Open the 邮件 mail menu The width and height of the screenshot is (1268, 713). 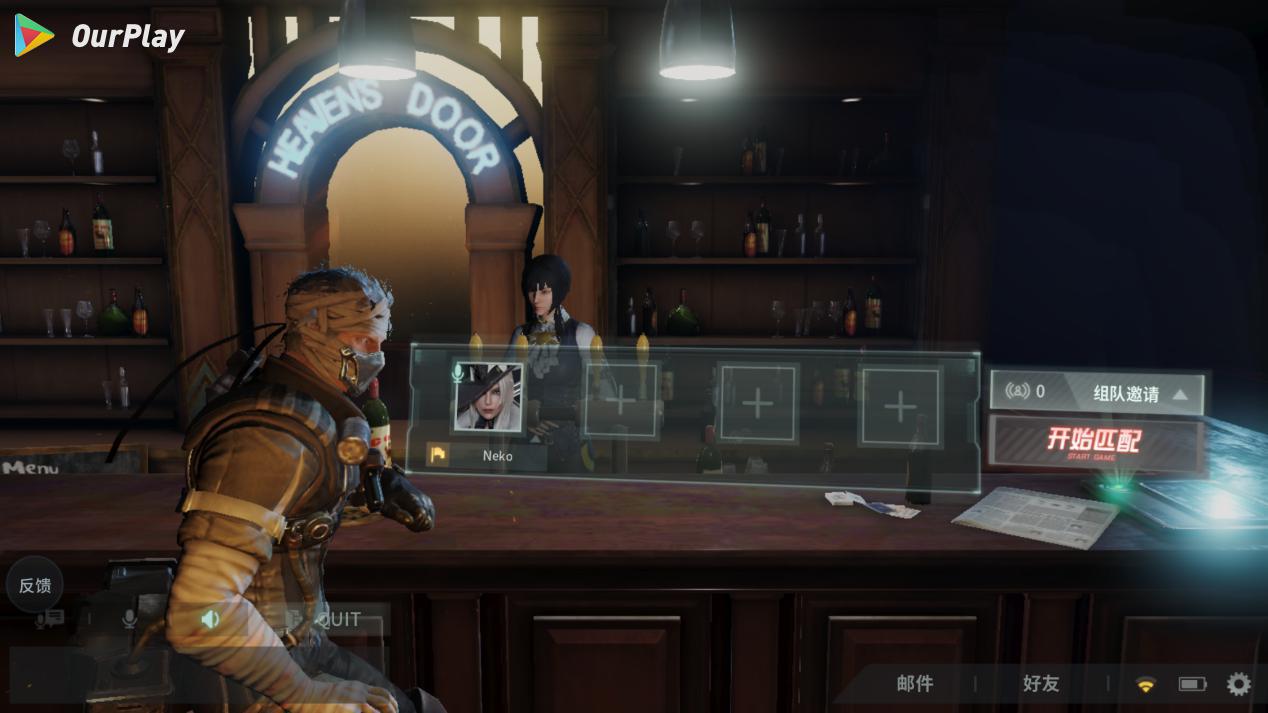tap(915, 684)
